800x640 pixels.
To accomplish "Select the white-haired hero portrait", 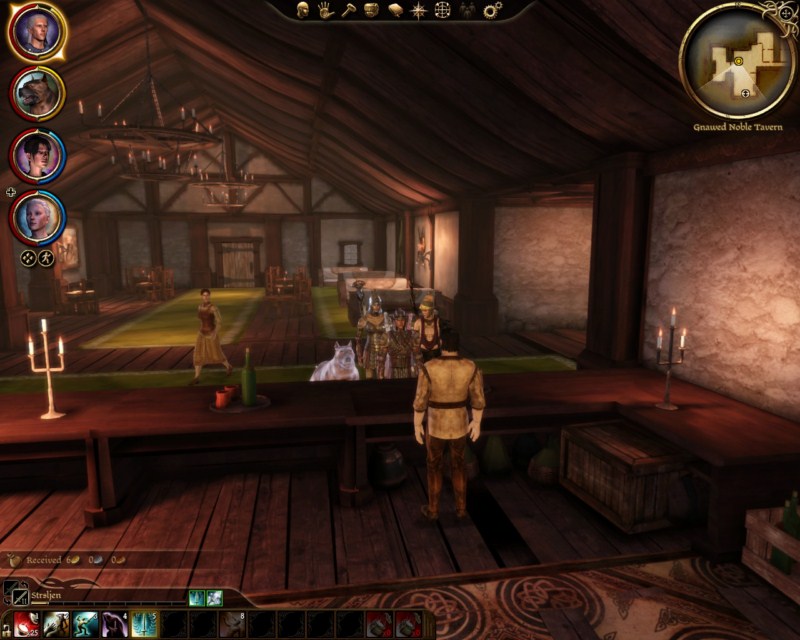I will tap(37, 32).
